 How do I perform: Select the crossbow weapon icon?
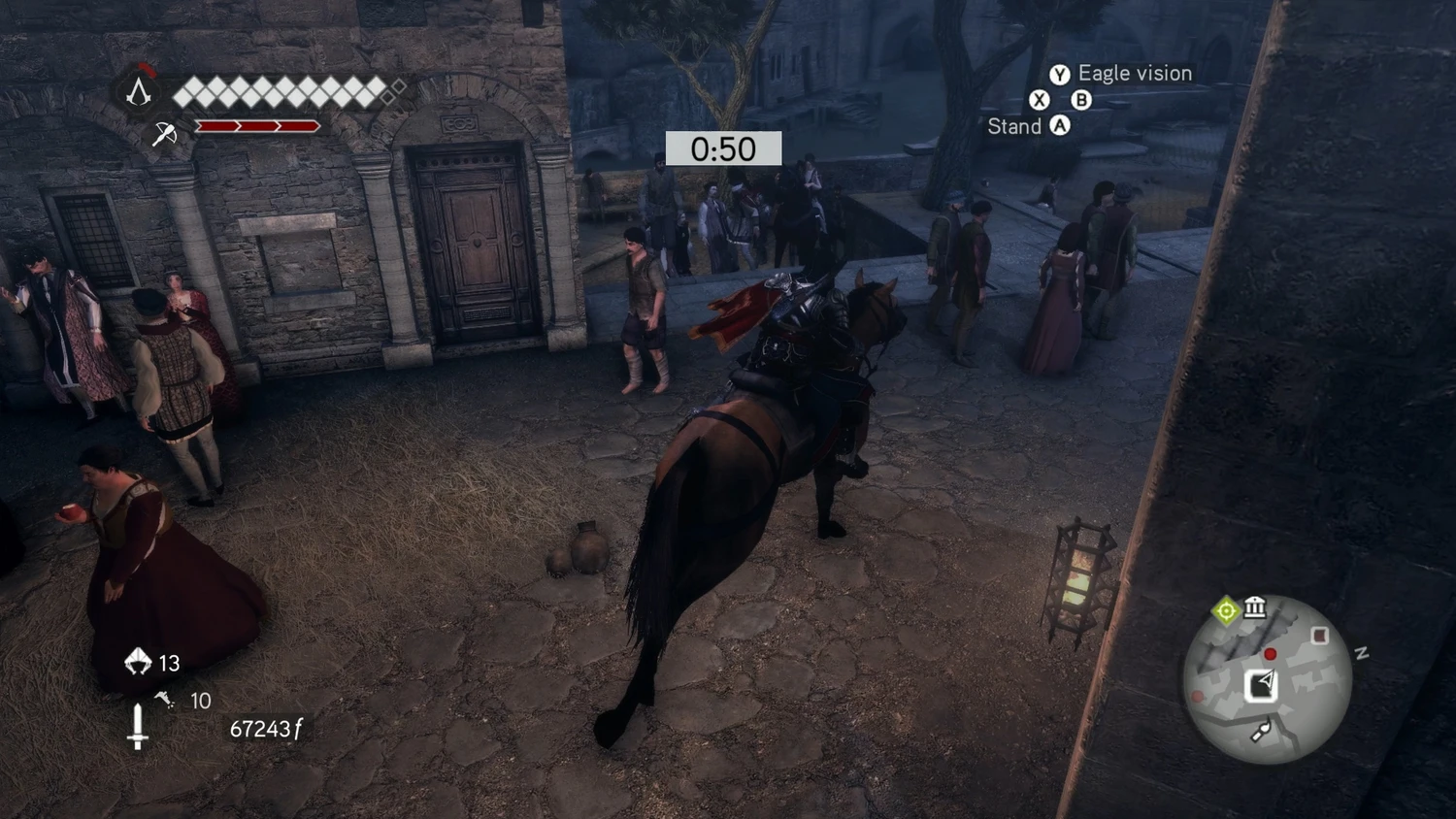click(x=164, y=133)
